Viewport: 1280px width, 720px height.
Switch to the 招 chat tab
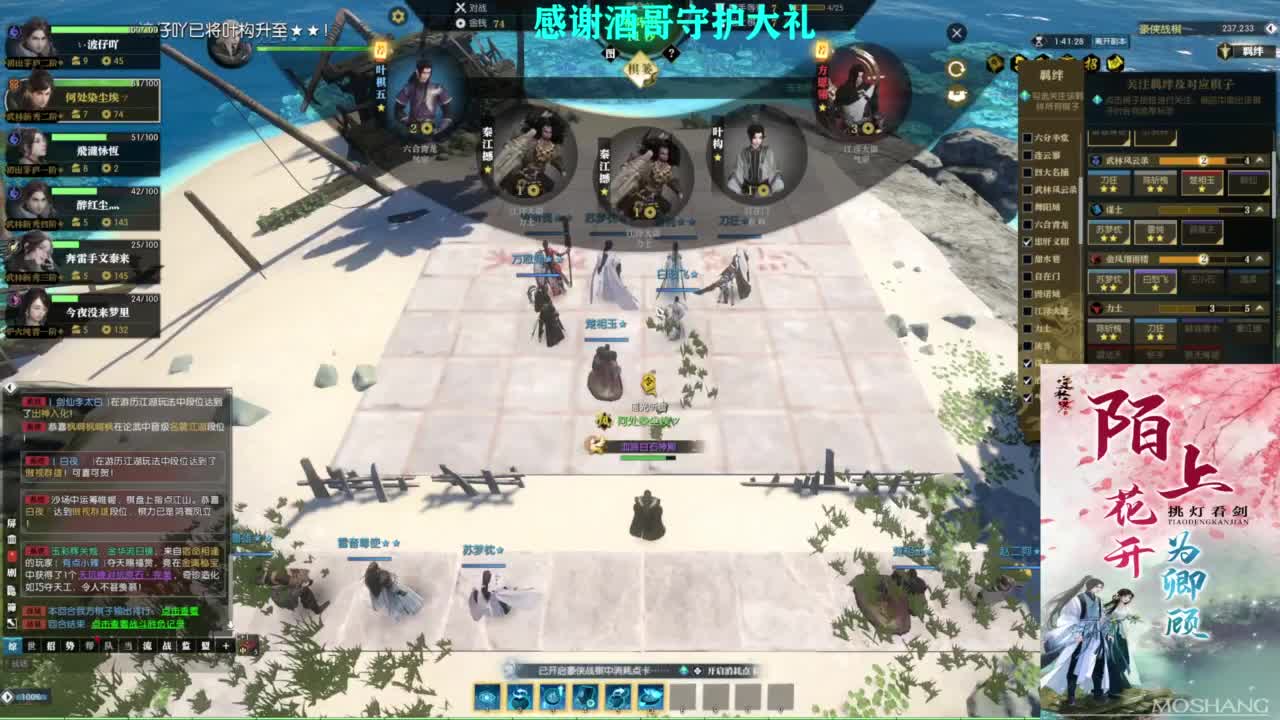pyautogui.click(x=53, y=646)
